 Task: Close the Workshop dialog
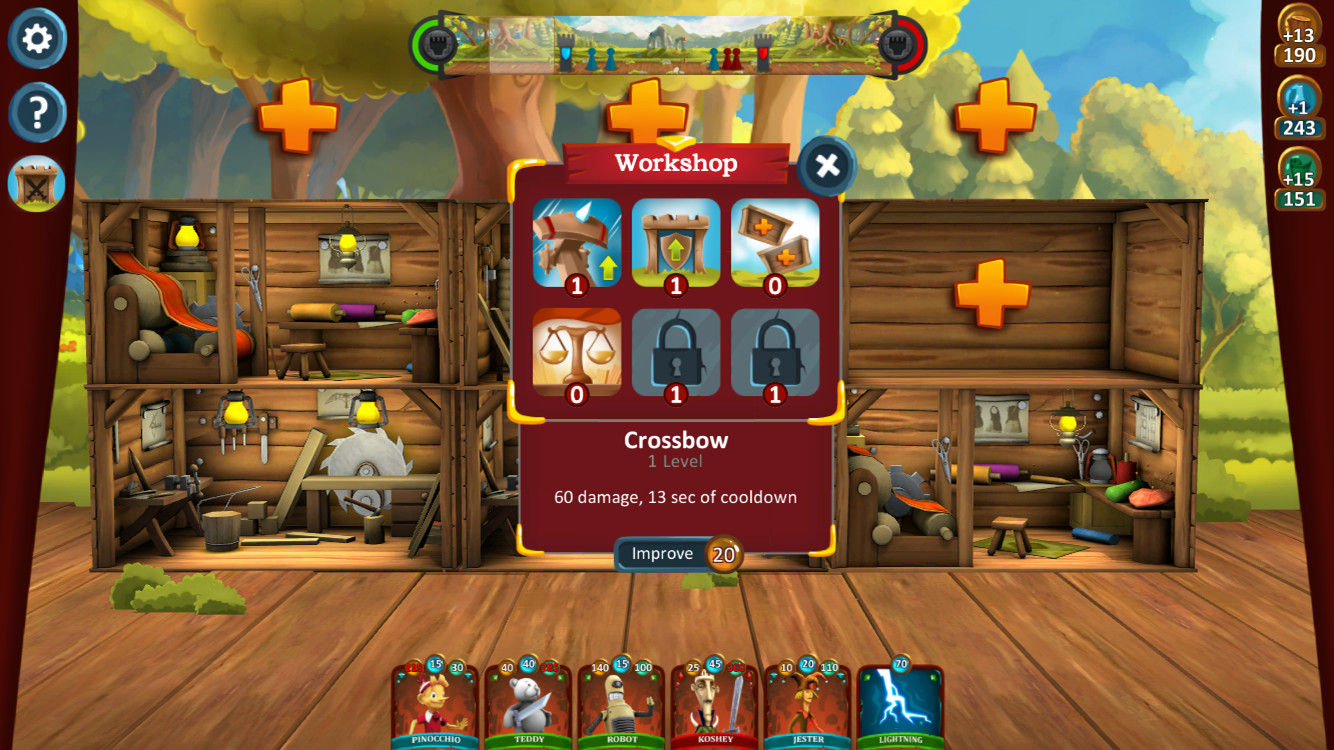827,167
